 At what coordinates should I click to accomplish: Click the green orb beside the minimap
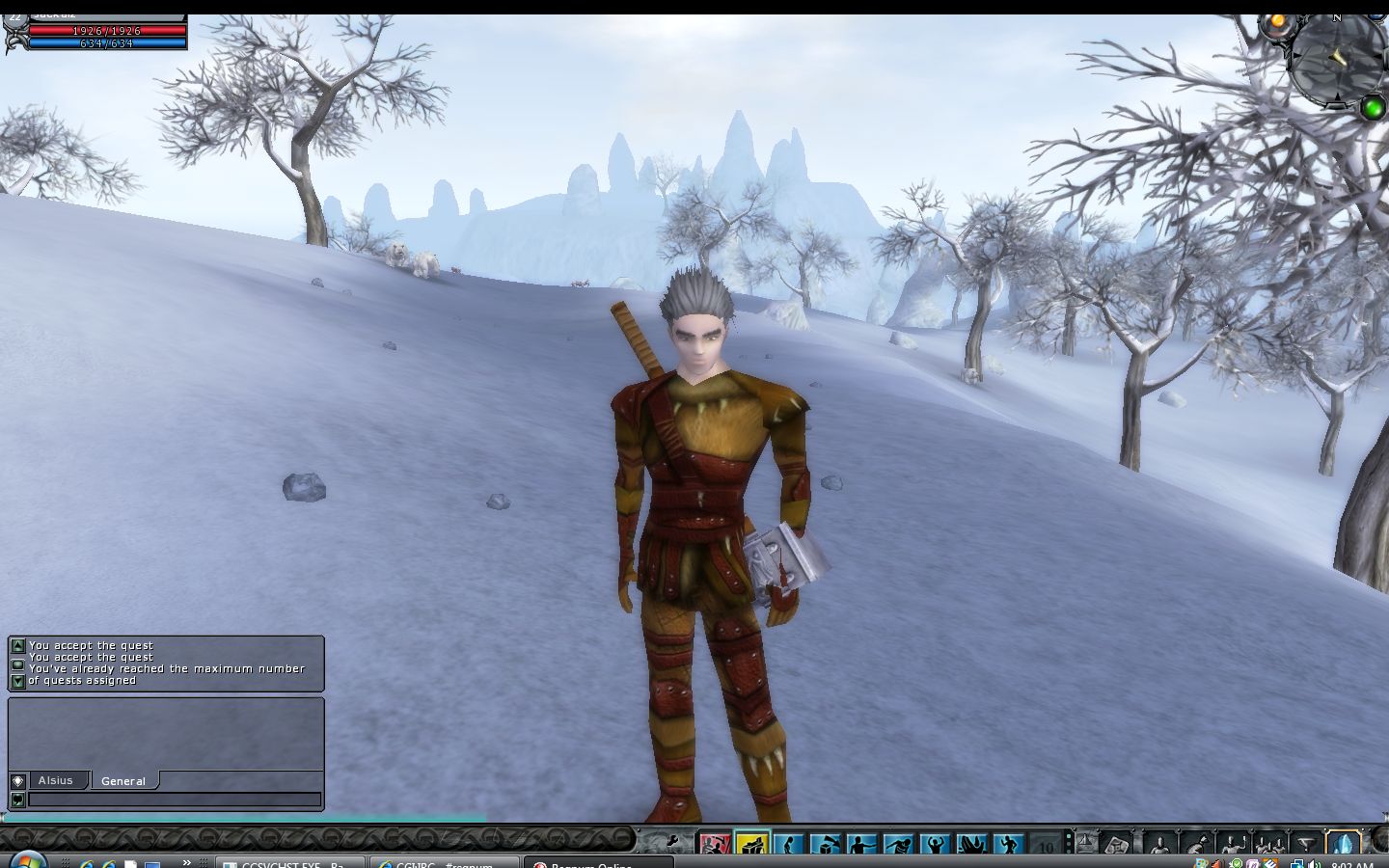click(1373, 108)
